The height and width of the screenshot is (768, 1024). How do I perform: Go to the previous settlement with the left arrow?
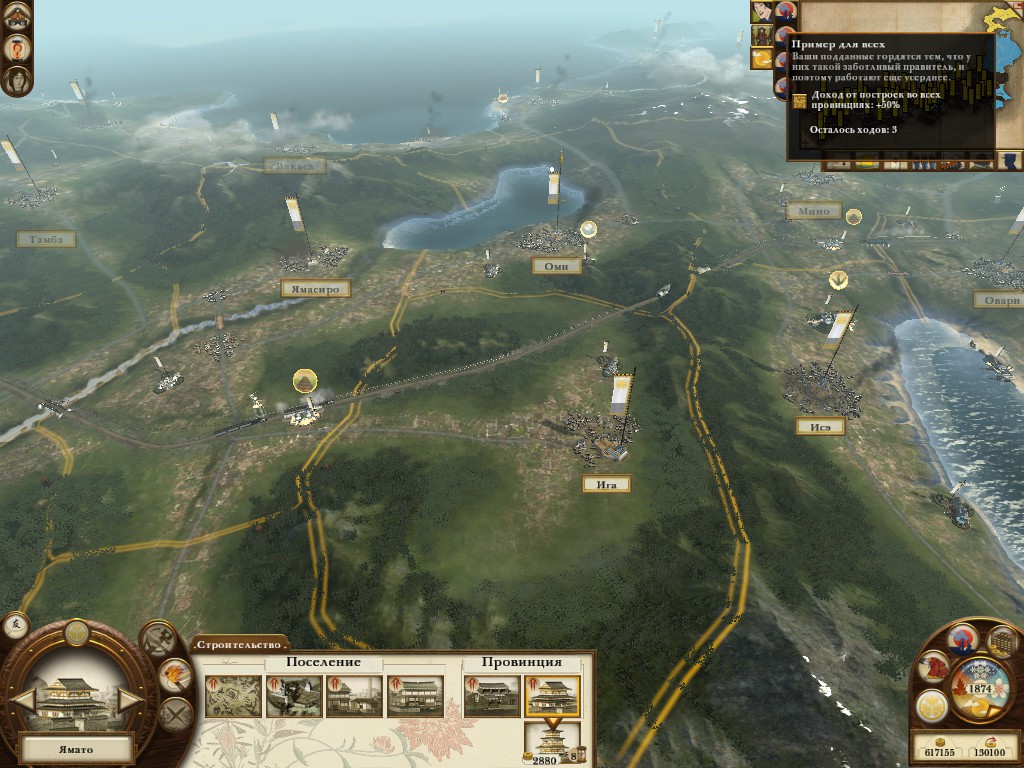[x=24, y=699]
